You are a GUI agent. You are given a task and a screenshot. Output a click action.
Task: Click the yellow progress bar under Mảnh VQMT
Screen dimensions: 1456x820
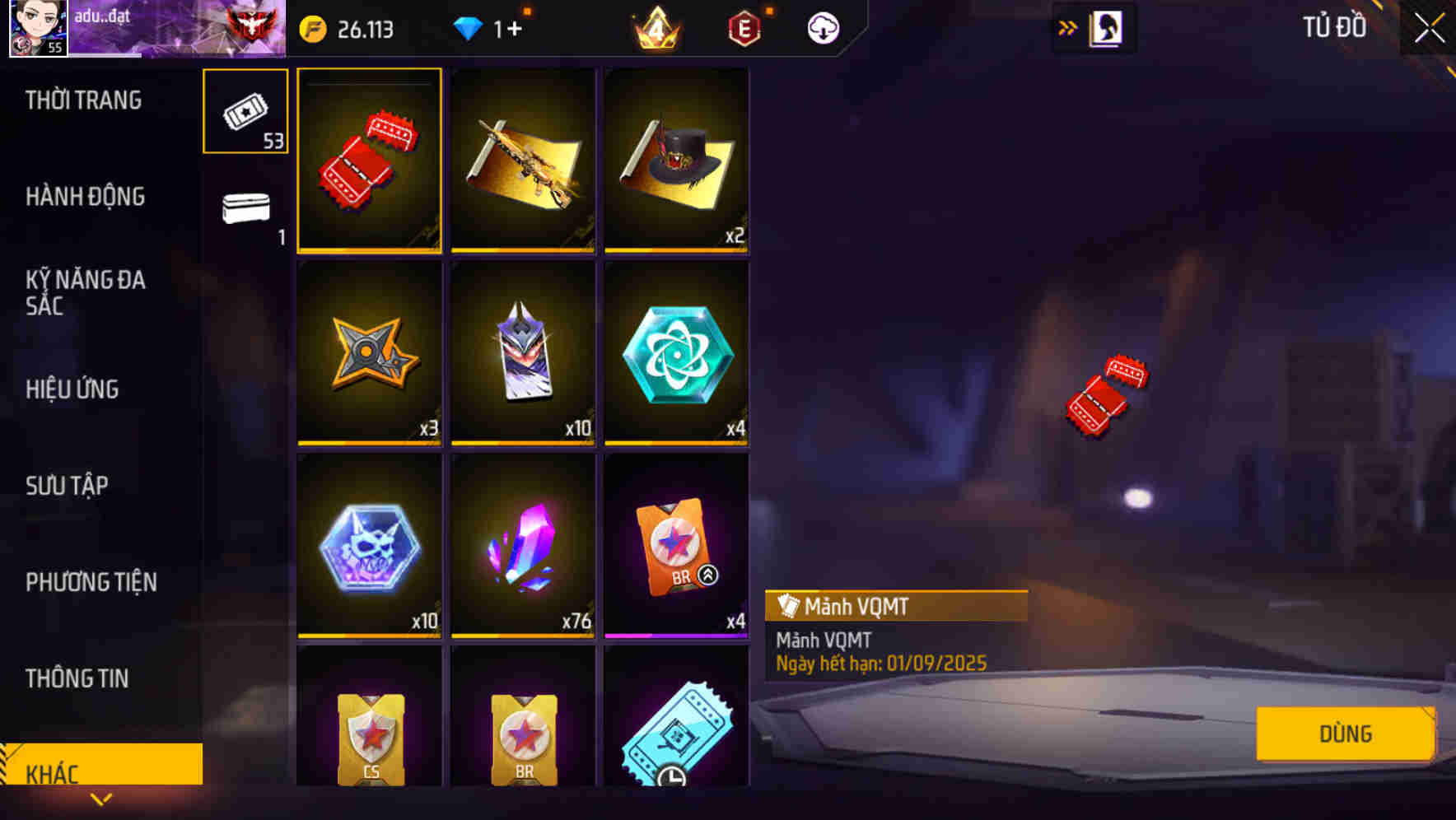tap(369, 249)
